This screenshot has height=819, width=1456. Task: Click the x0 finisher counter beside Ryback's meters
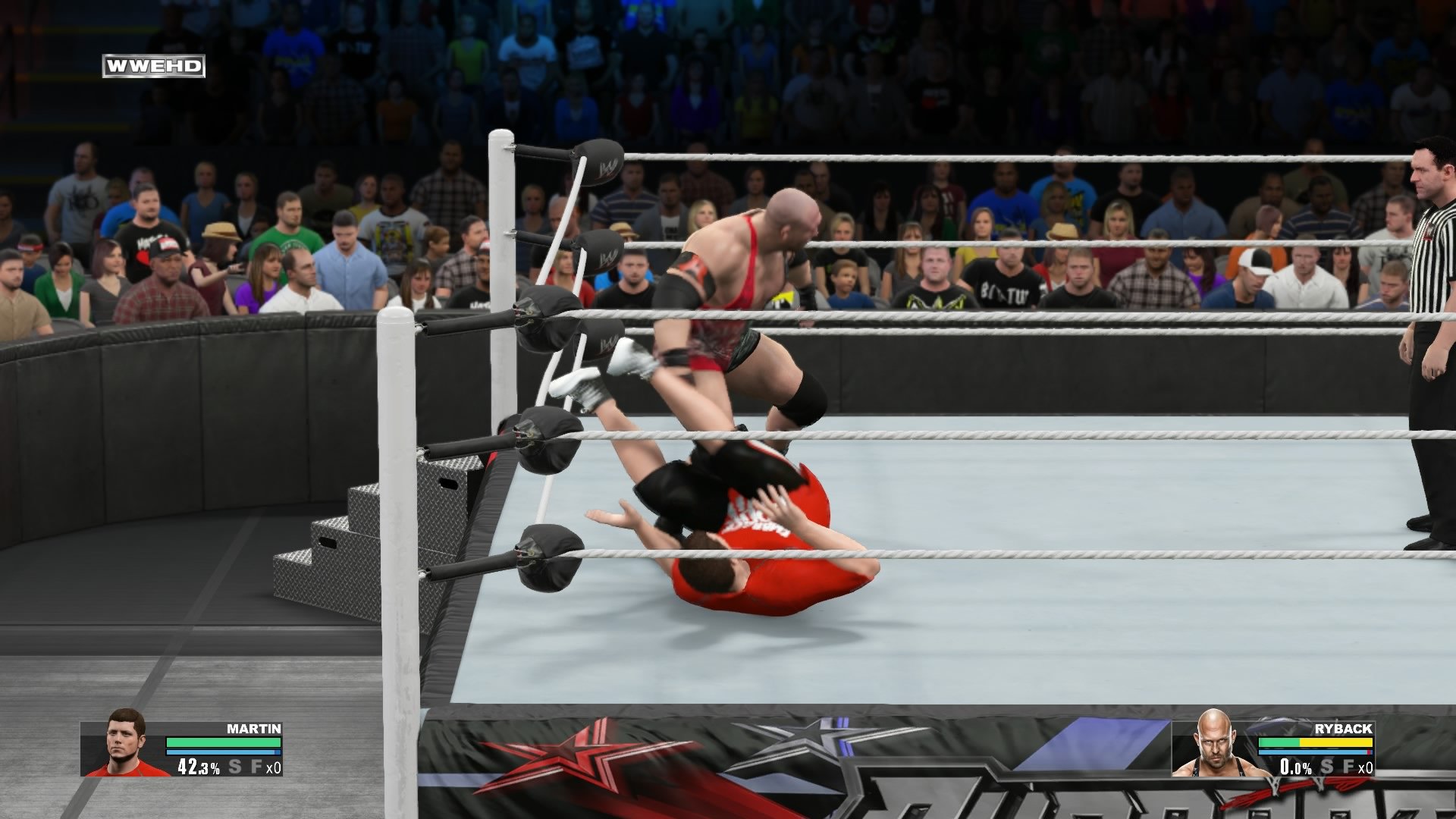[1366, 767]
